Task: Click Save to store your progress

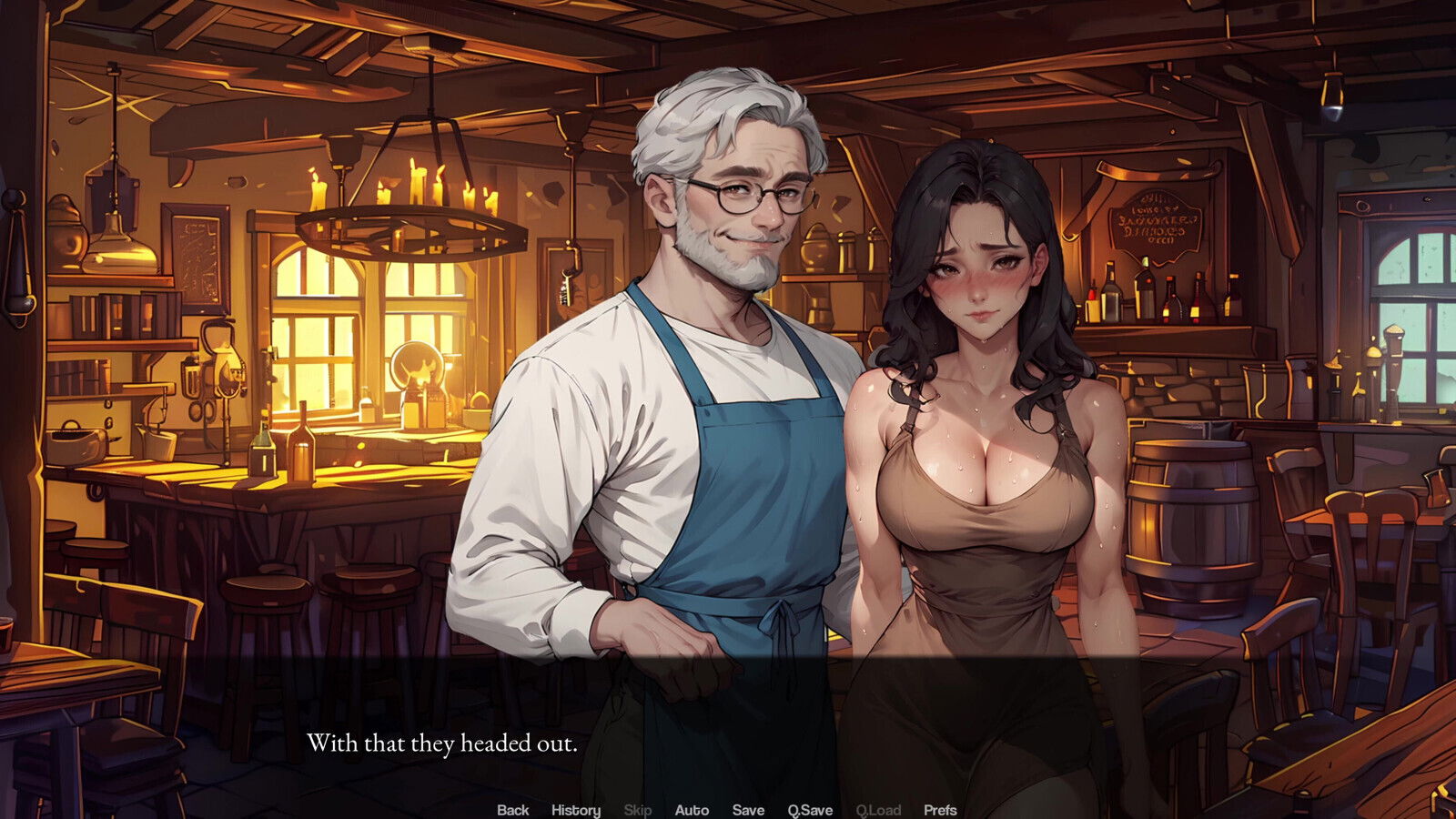Action: click(x=746, y=809)
